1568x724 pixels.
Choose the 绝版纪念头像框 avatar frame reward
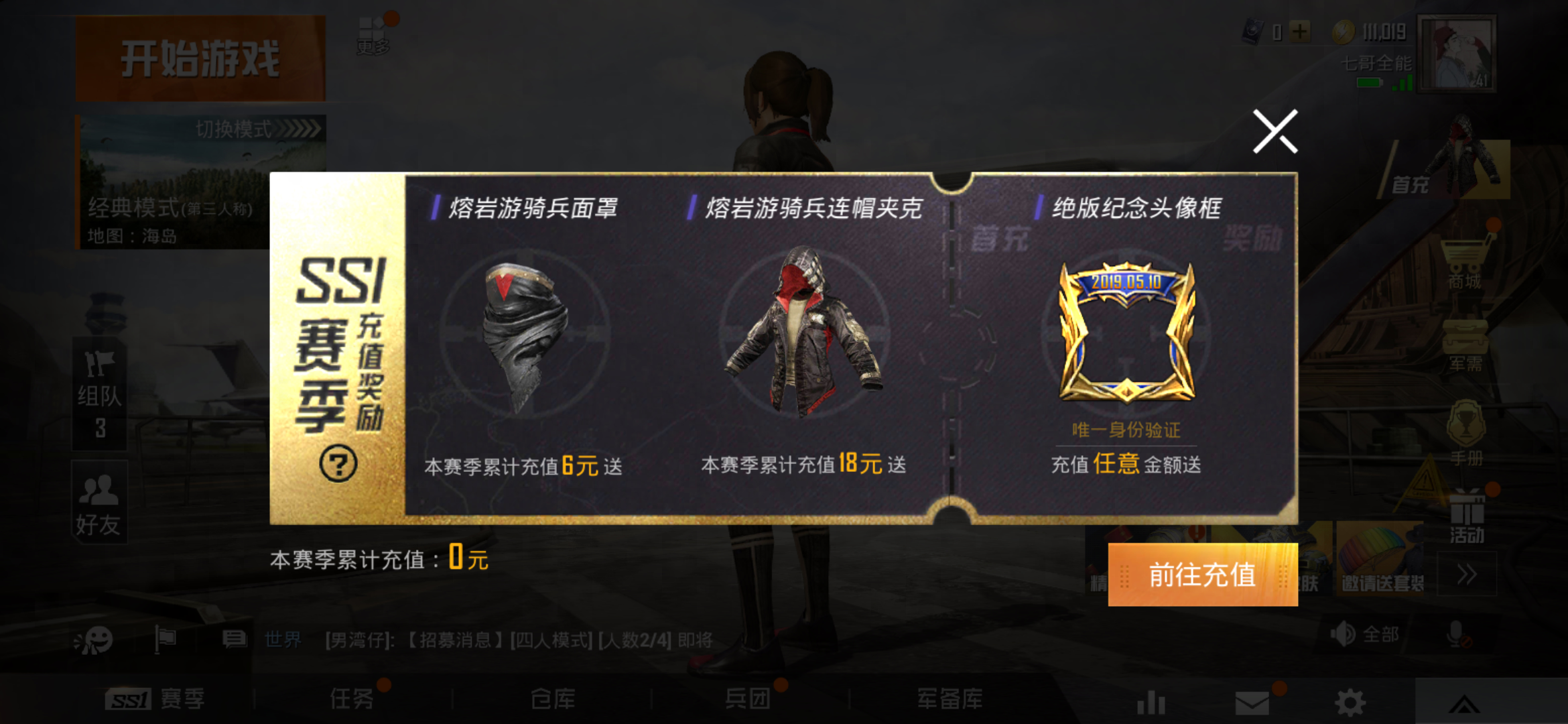[x=1127, y=332]
